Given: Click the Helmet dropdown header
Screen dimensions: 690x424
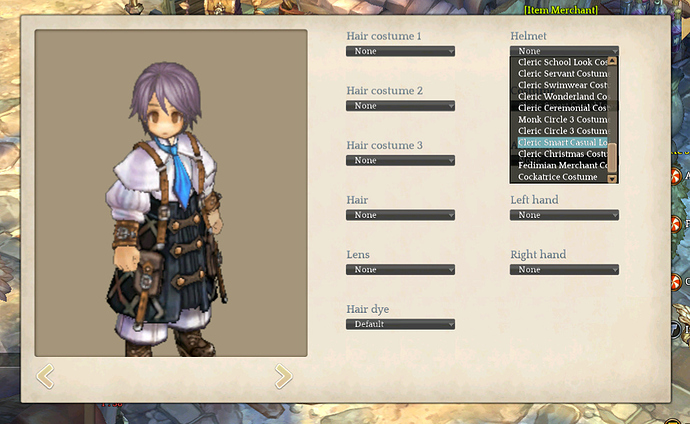Looking at the screenshot, I should point(564,51).
